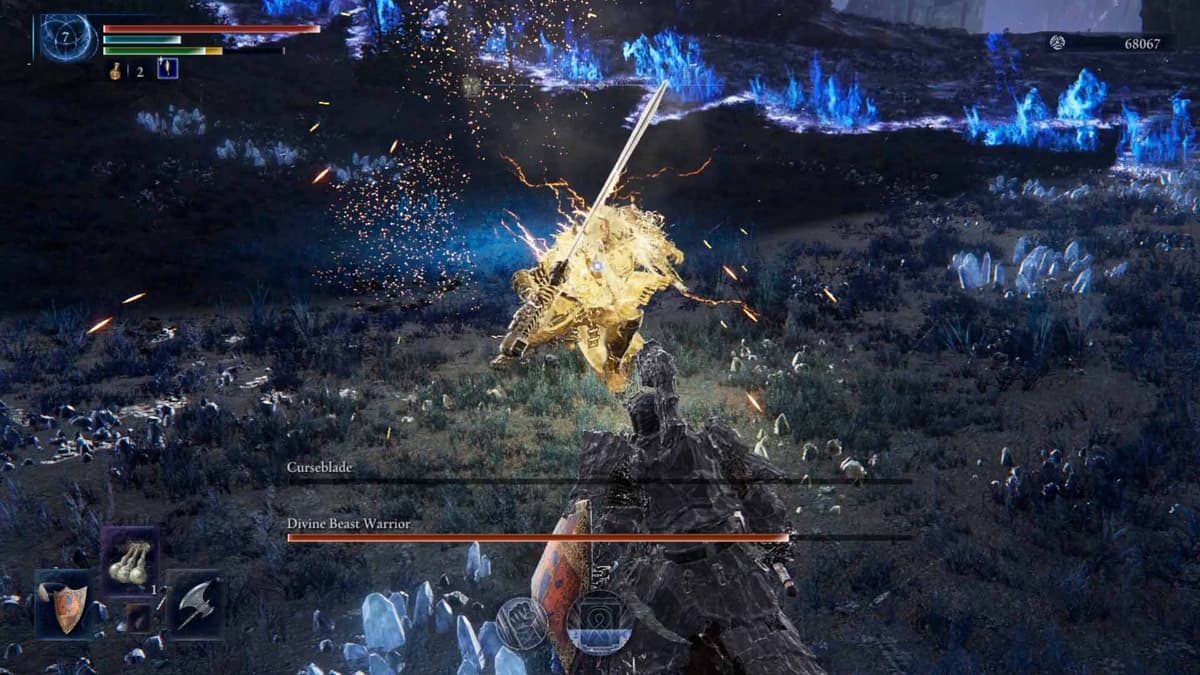Use the three hanging pots item
This screenshot has height=675, width=1200.
pyautogui.click(x=129, y=561)
